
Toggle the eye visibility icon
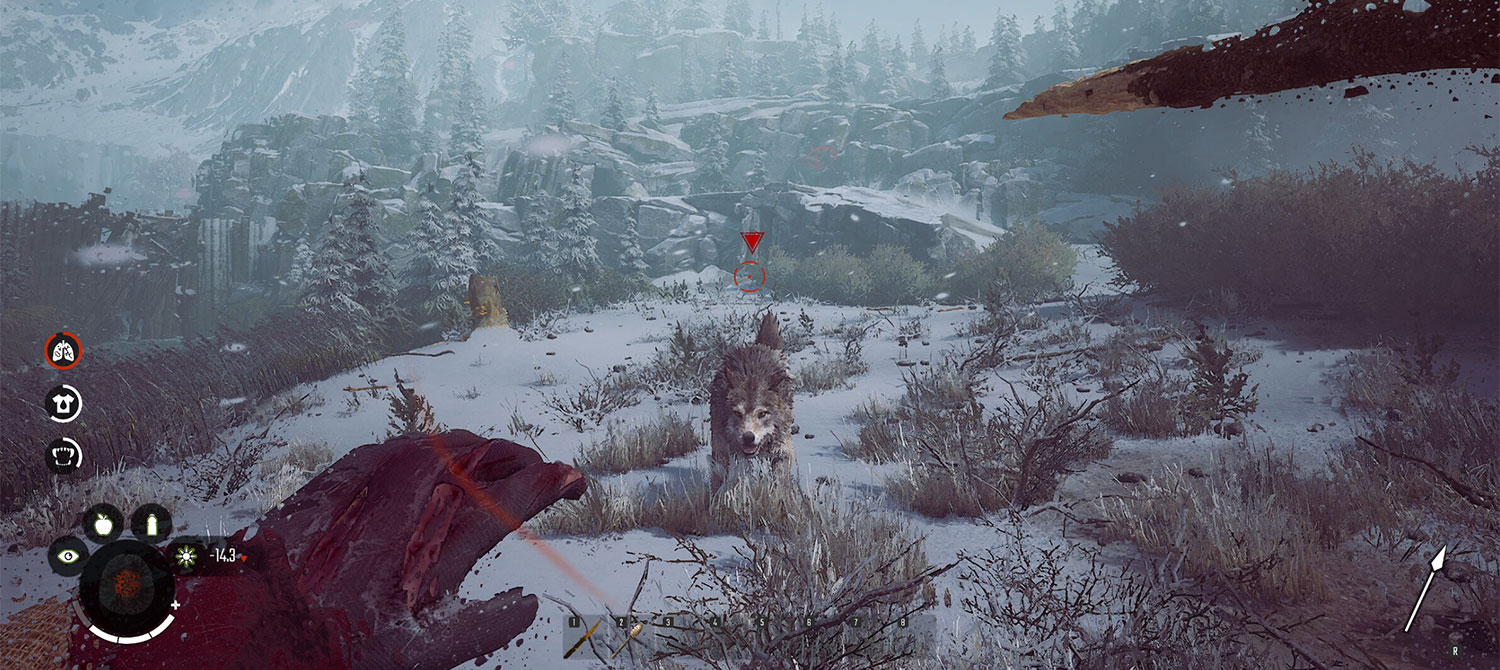tap(67, 556)
